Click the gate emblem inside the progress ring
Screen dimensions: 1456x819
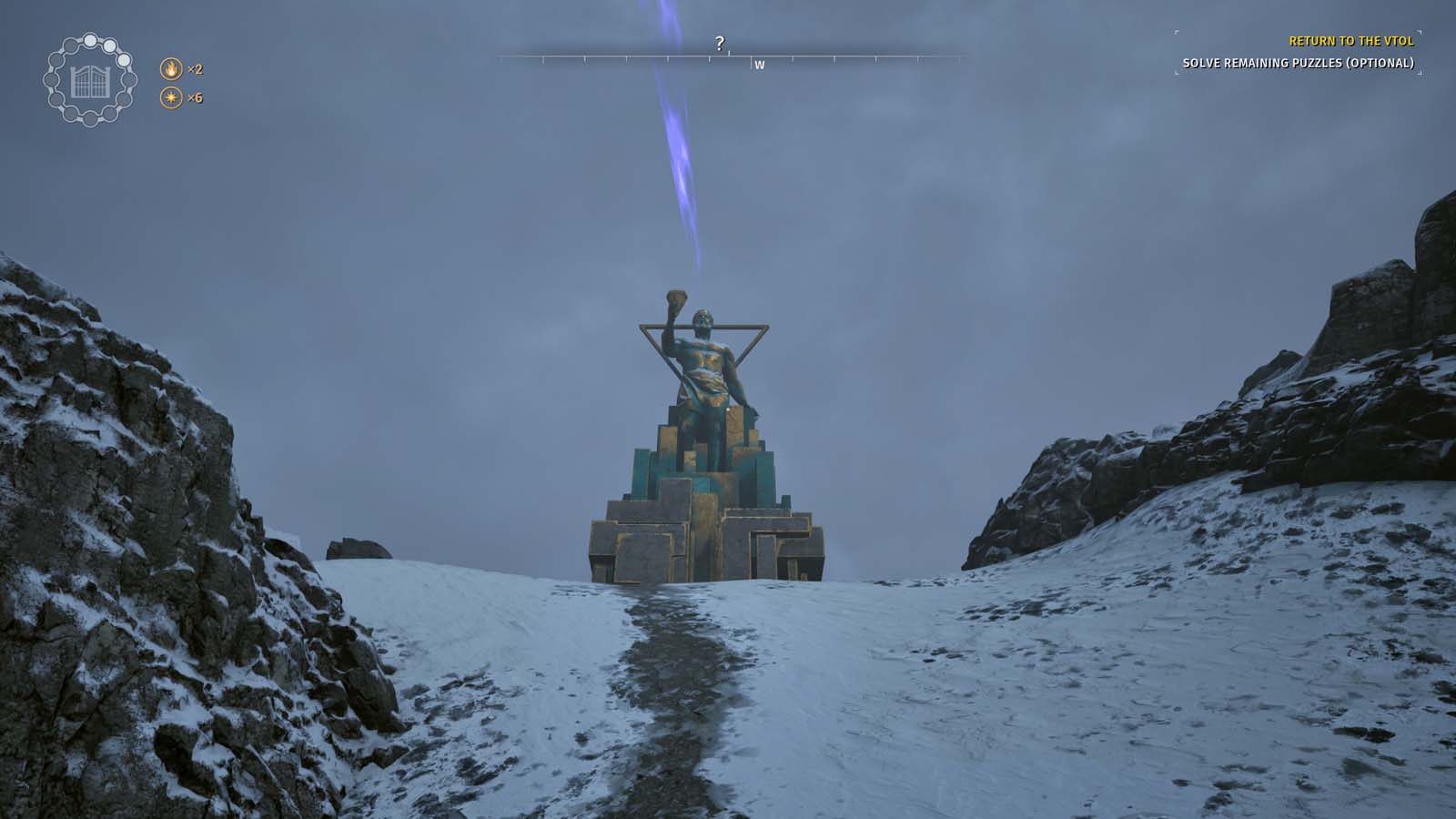[x=90, y=82]
